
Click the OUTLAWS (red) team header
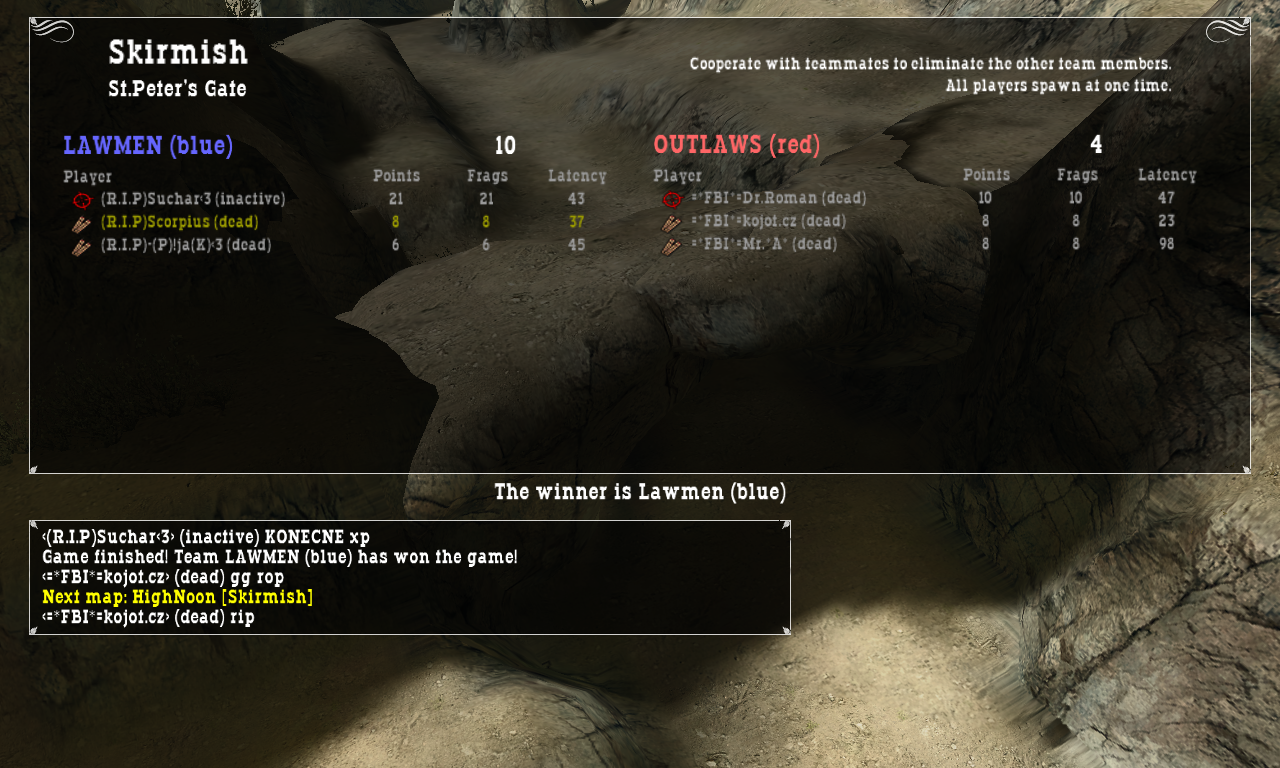click(737, 146)
